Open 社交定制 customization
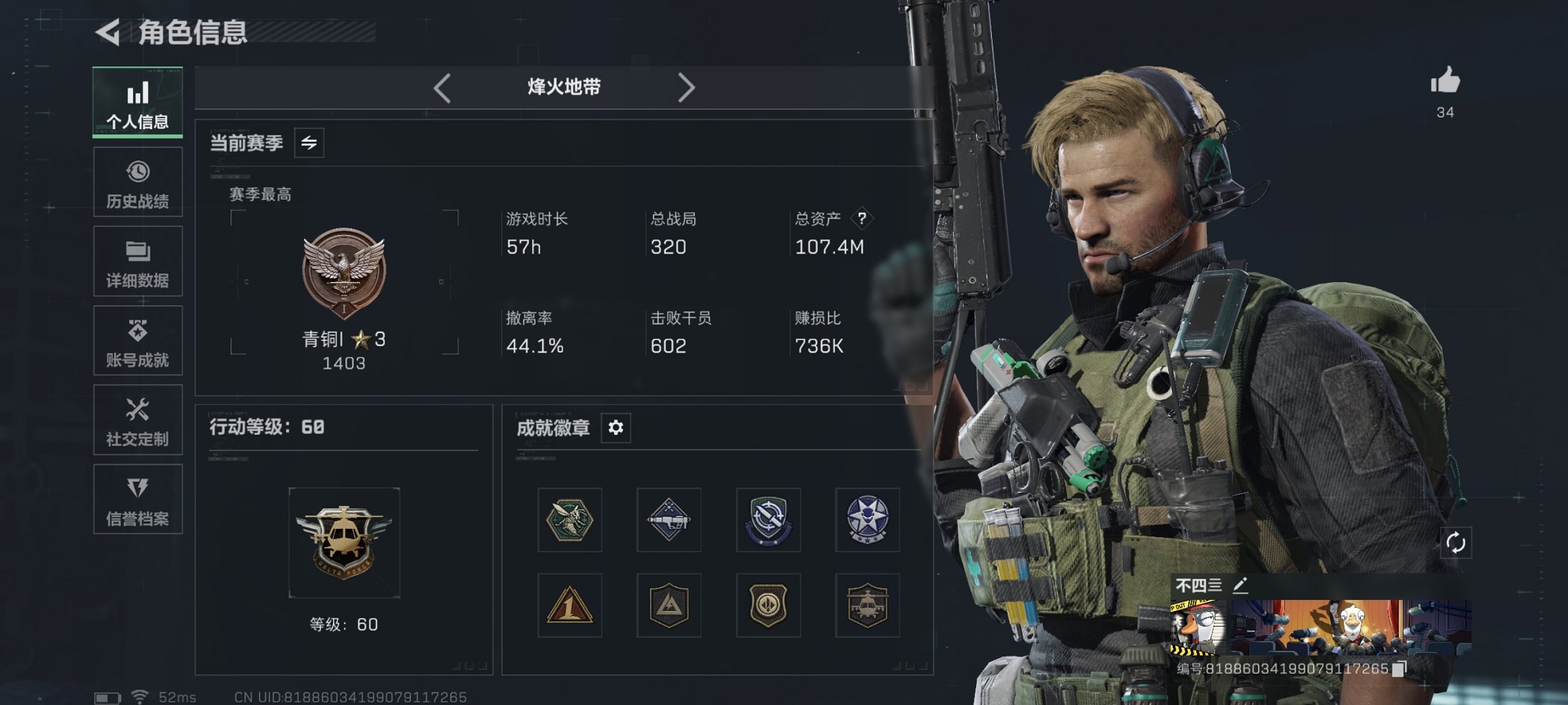The width and height of the screenshot is (1568, 705). tap(137, 420)
